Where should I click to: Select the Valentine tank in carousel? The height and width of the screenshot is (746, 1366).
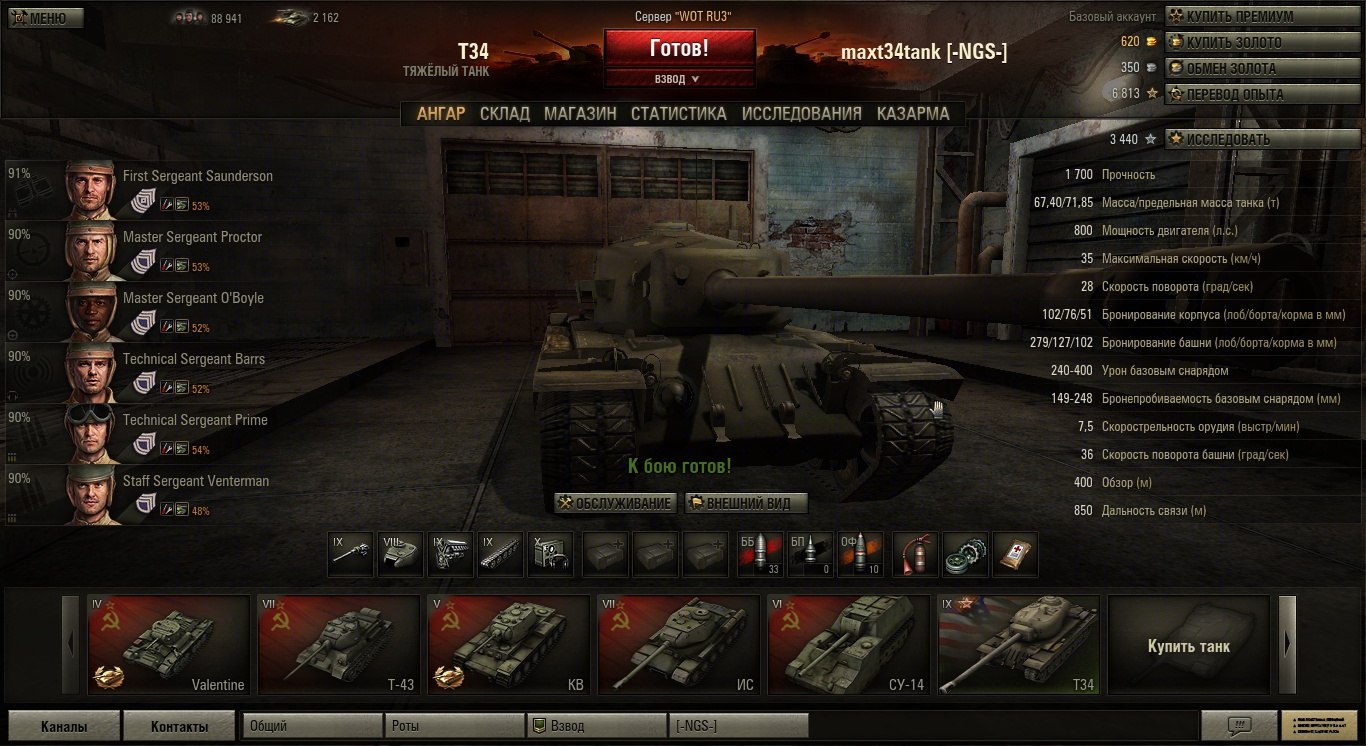point(168,645)
